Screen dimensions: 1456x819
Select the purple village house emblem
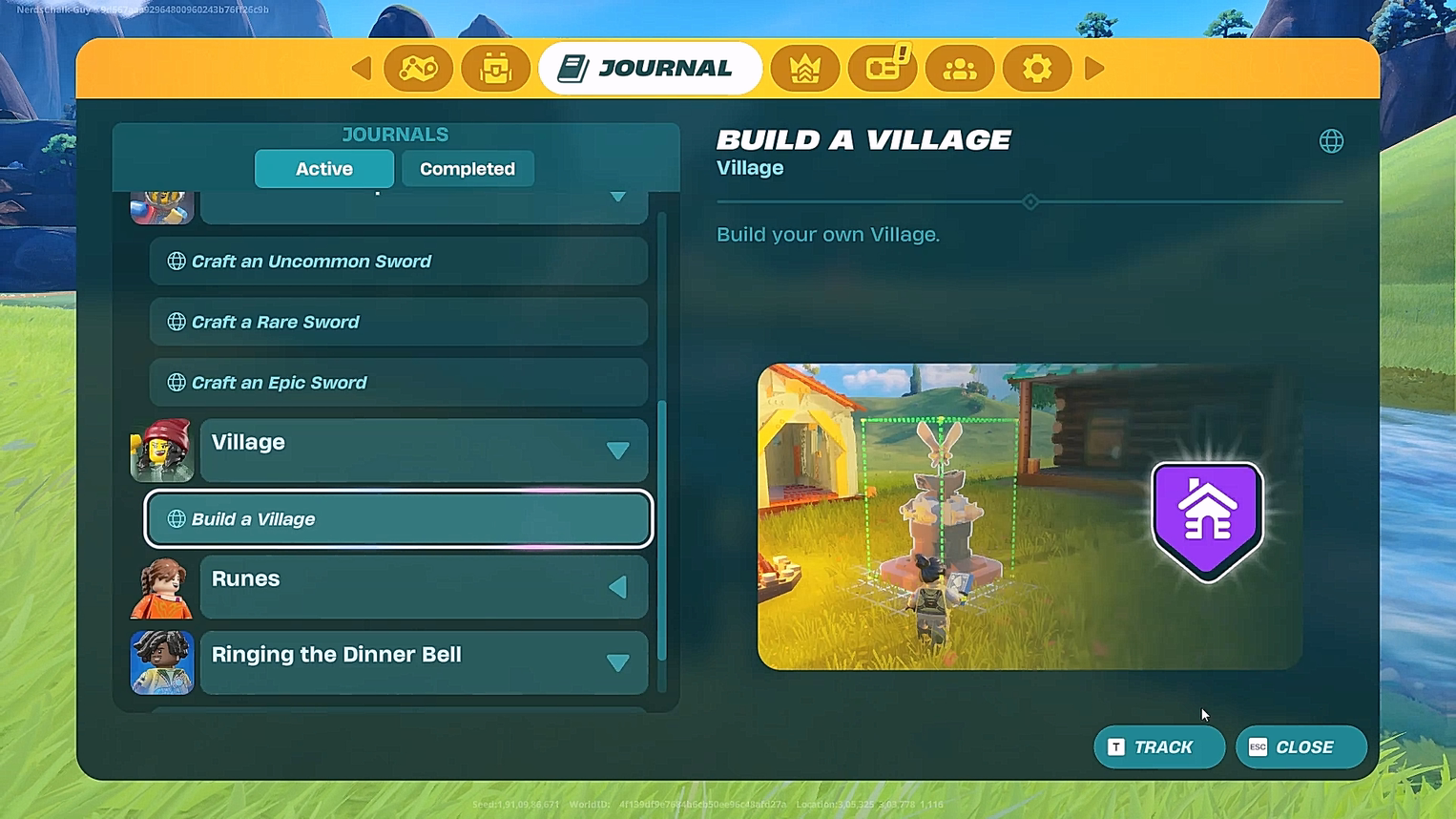1207,515
